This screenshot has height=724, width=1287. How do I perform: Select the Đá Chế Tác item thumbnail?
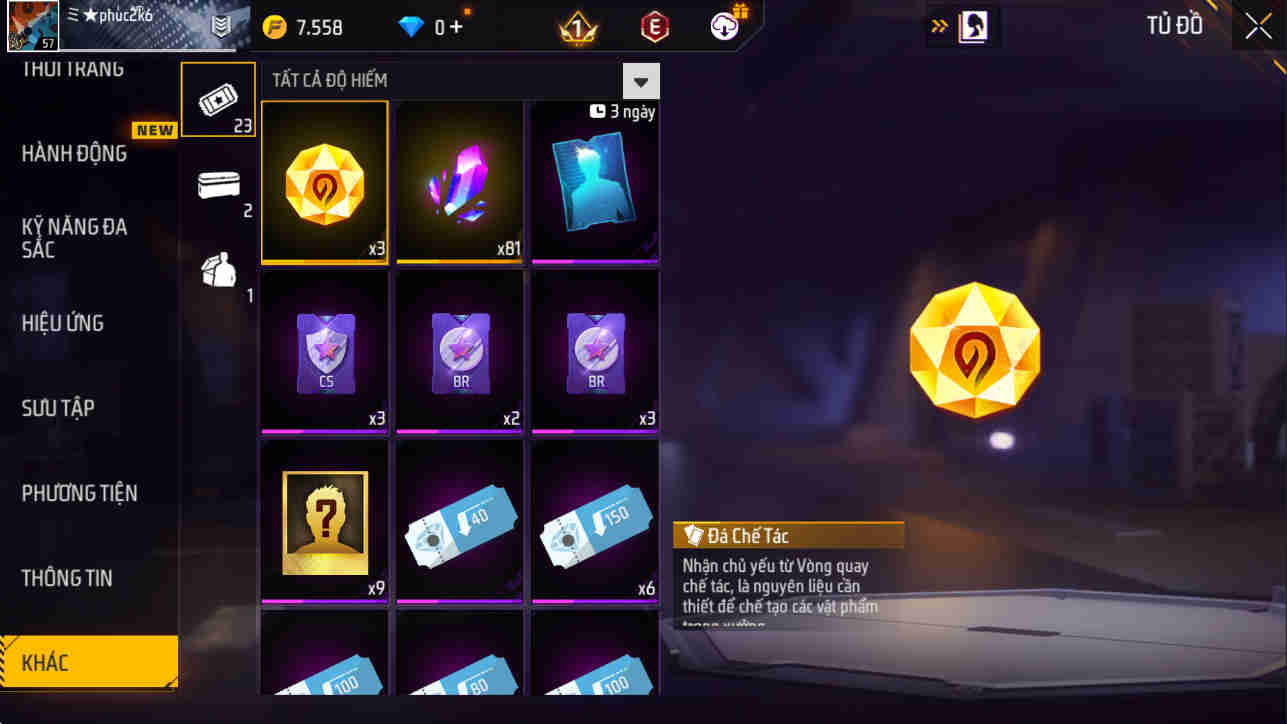[x=324, y=181]
